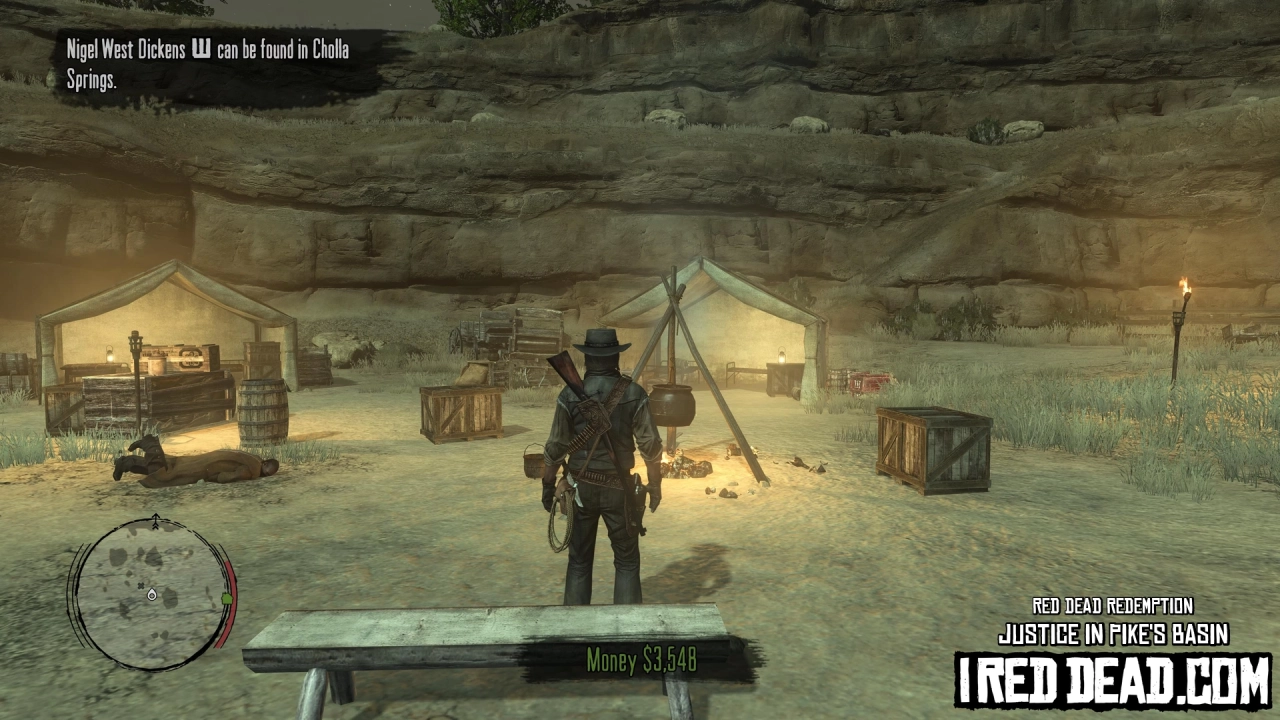Click the north indicator atop the minimap circle
1280x720 pixels.
pyautogui.click(x=156, y=518)
